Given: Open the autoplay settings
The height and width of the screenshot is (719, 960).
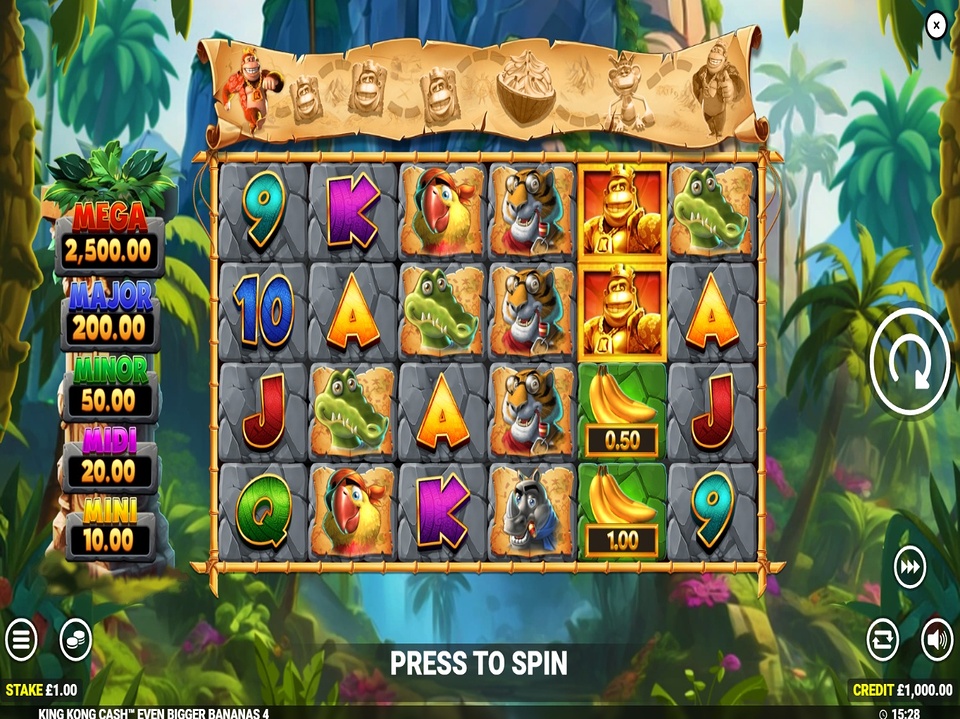Looking at the screenshot, I should click(x=882, y=640).
